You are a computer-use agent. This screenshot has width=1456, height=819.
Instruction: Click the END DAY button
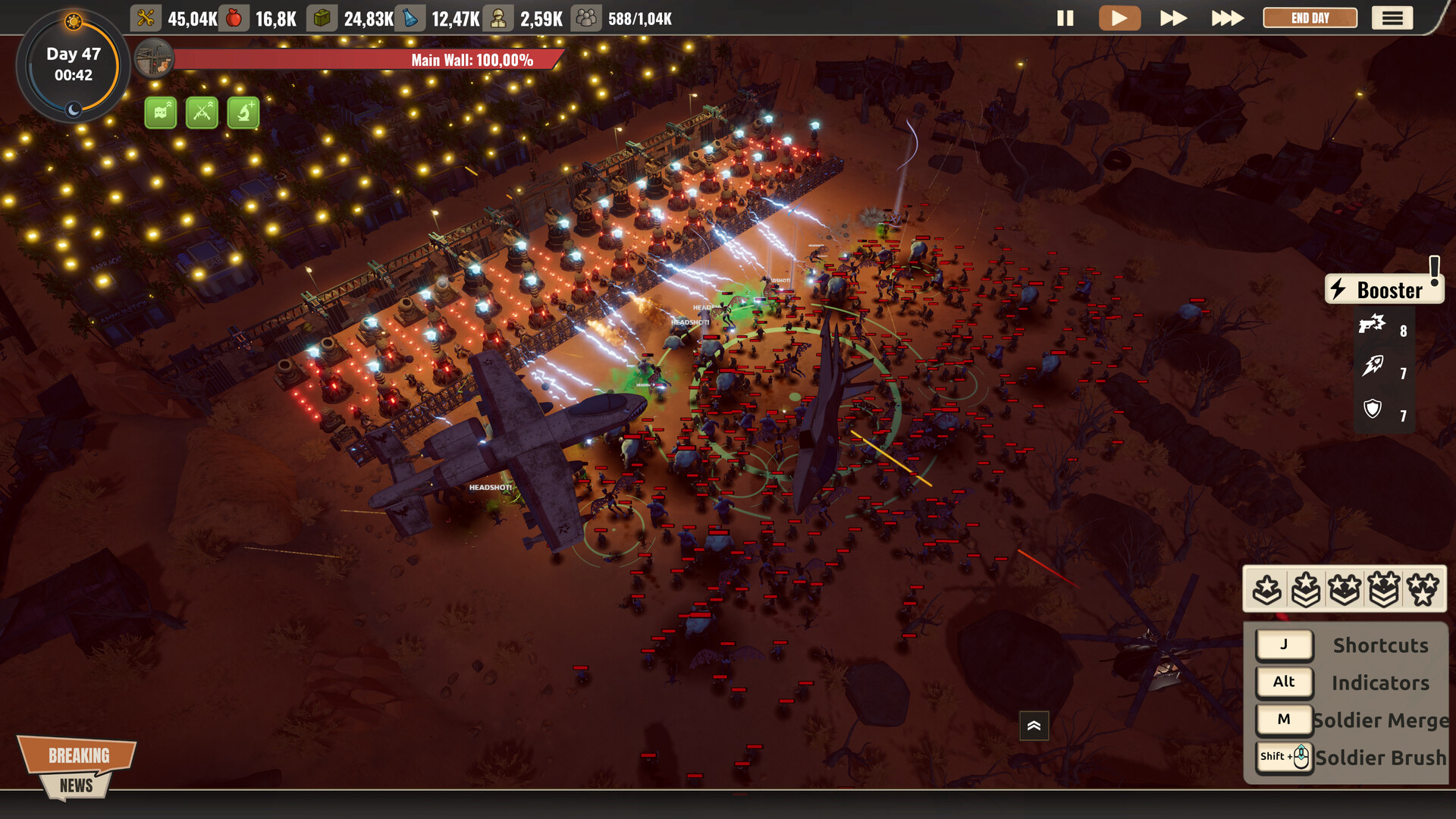coord(1310,18)
